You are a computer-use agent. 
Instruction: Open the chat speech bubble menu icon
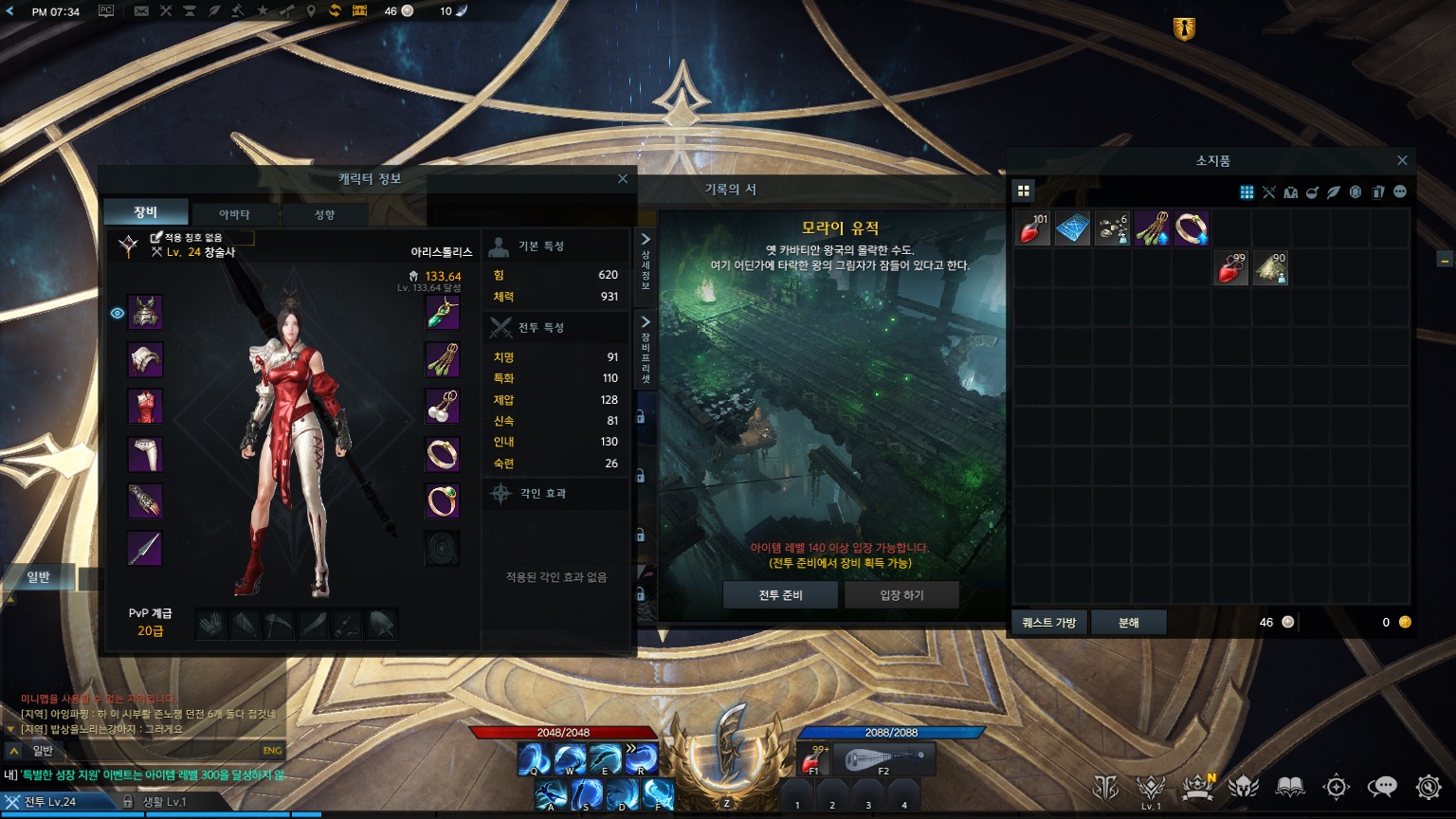coord(1382,786)
